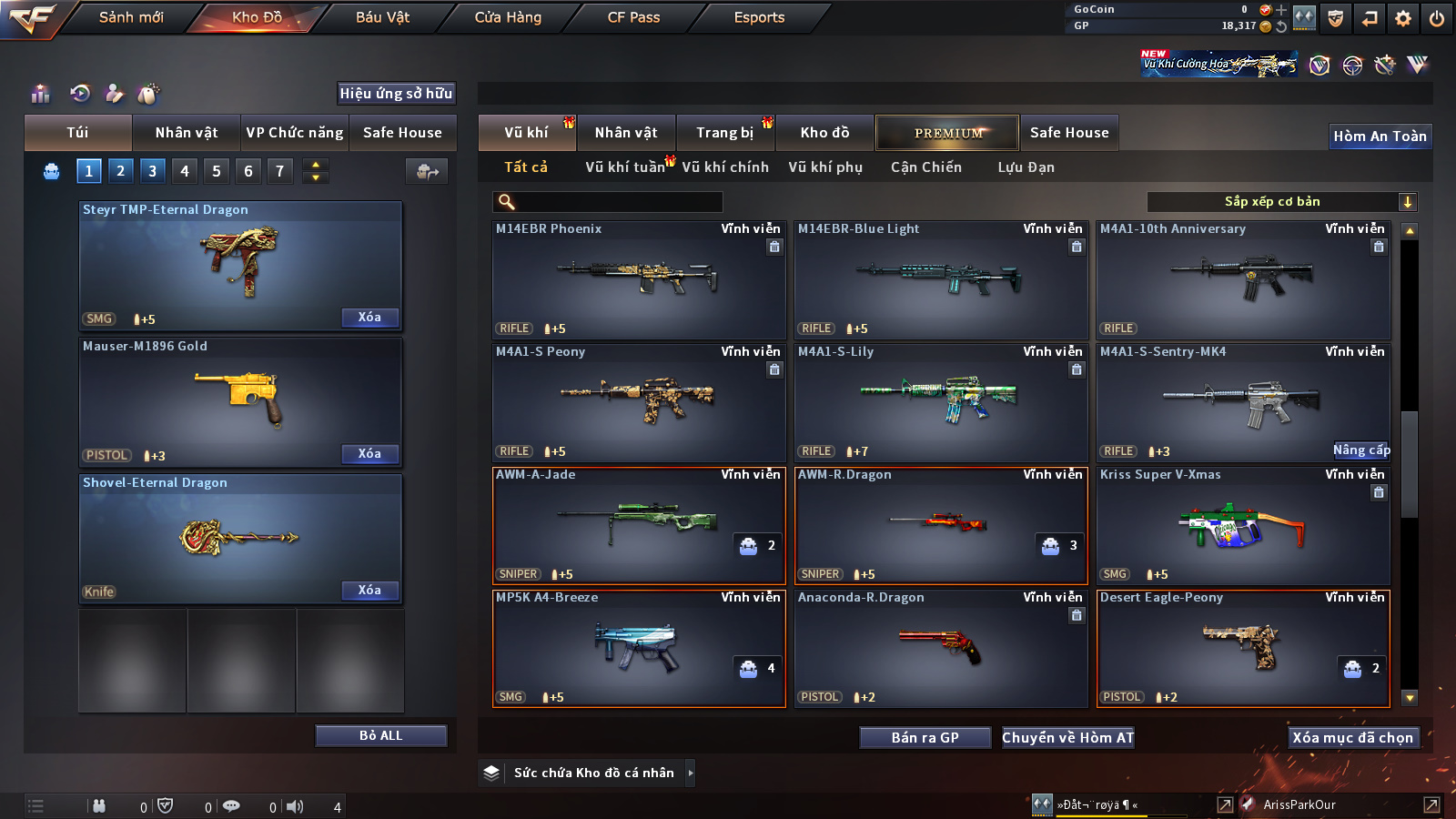Open the Cửa Hàng shop menu
Viewport: 1456px width, 819px height.
click(508, 17)
